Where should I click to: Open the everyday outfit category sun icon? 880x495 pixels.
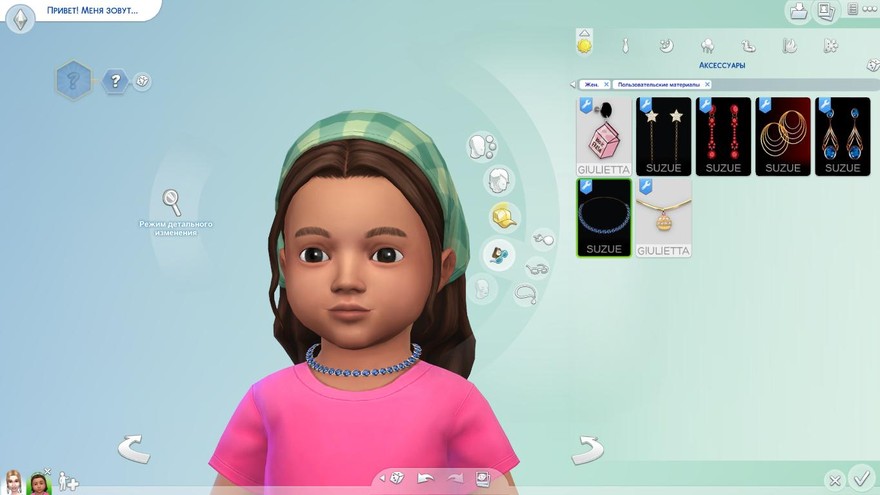pos(584,44)
